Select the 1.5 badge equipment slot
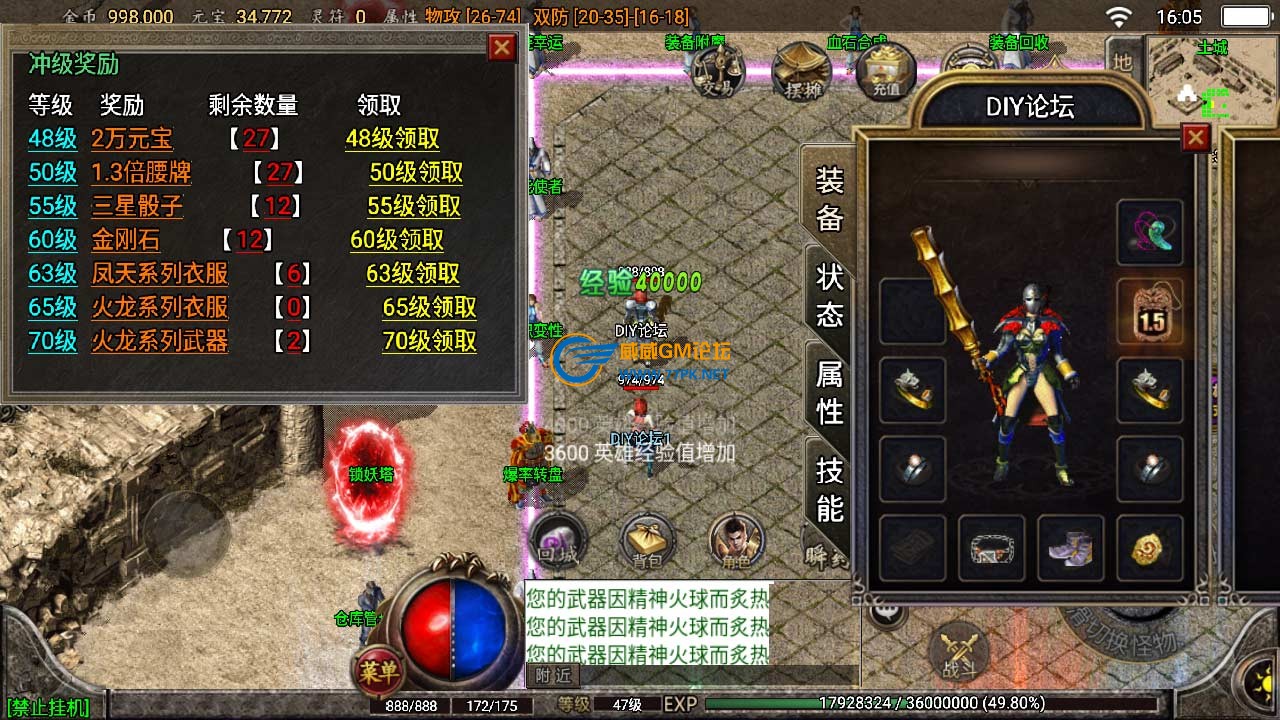The image size is (1280, 720). point(1150,311)
